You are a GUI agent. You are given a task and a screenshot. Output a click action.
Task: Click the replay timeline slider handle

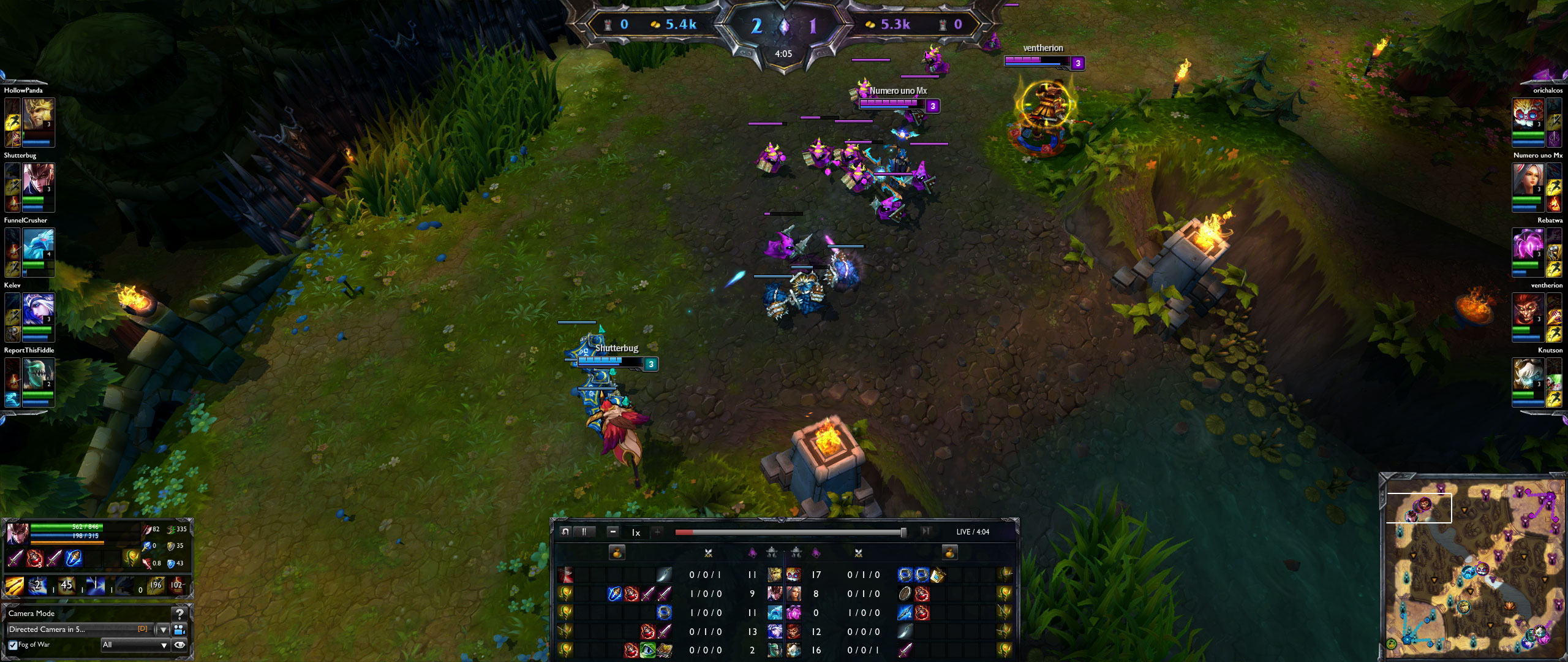pos(903,532)
